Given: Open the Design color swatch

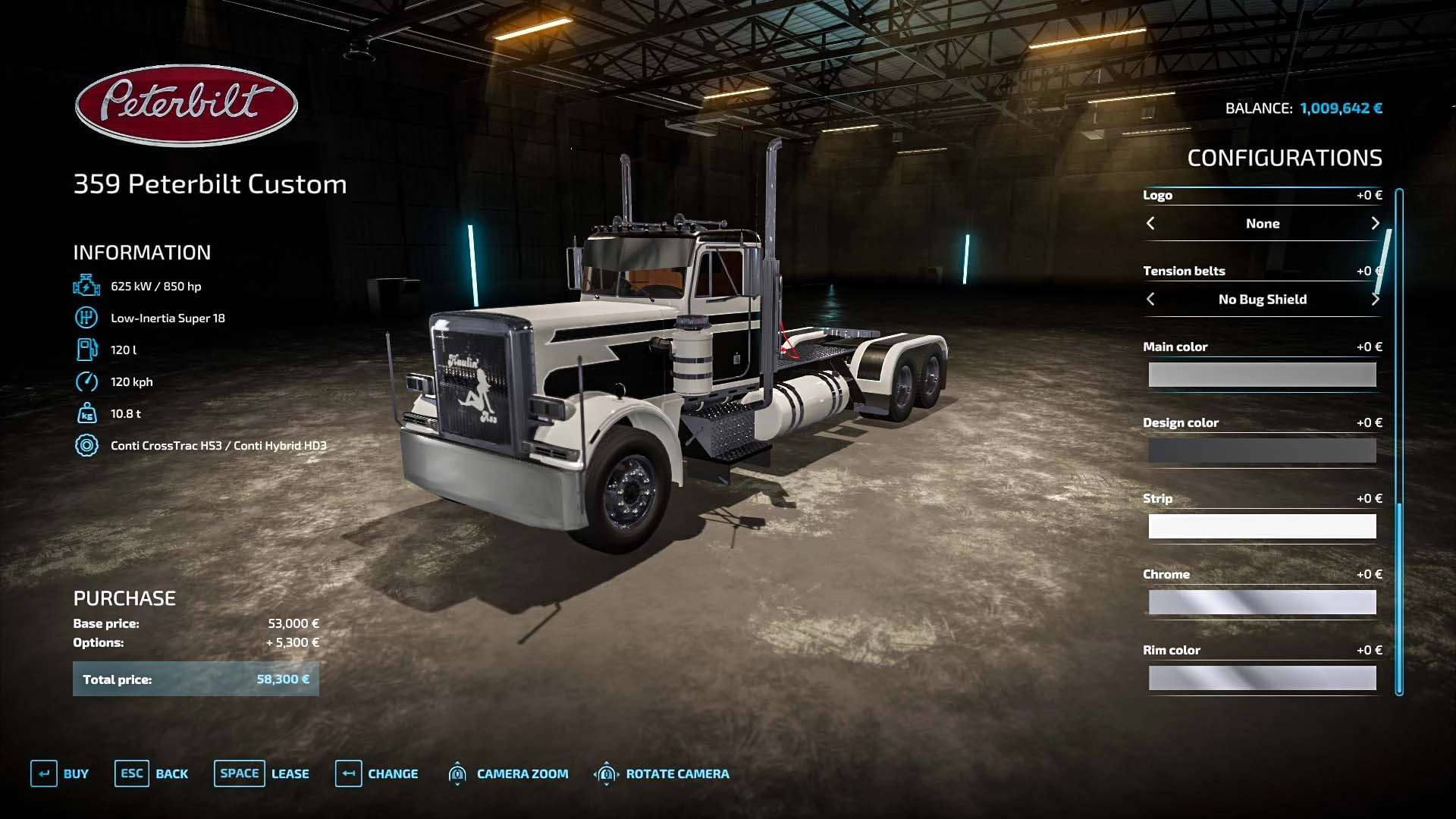Looking at the screenshot, I should [x=1262, y=450].
